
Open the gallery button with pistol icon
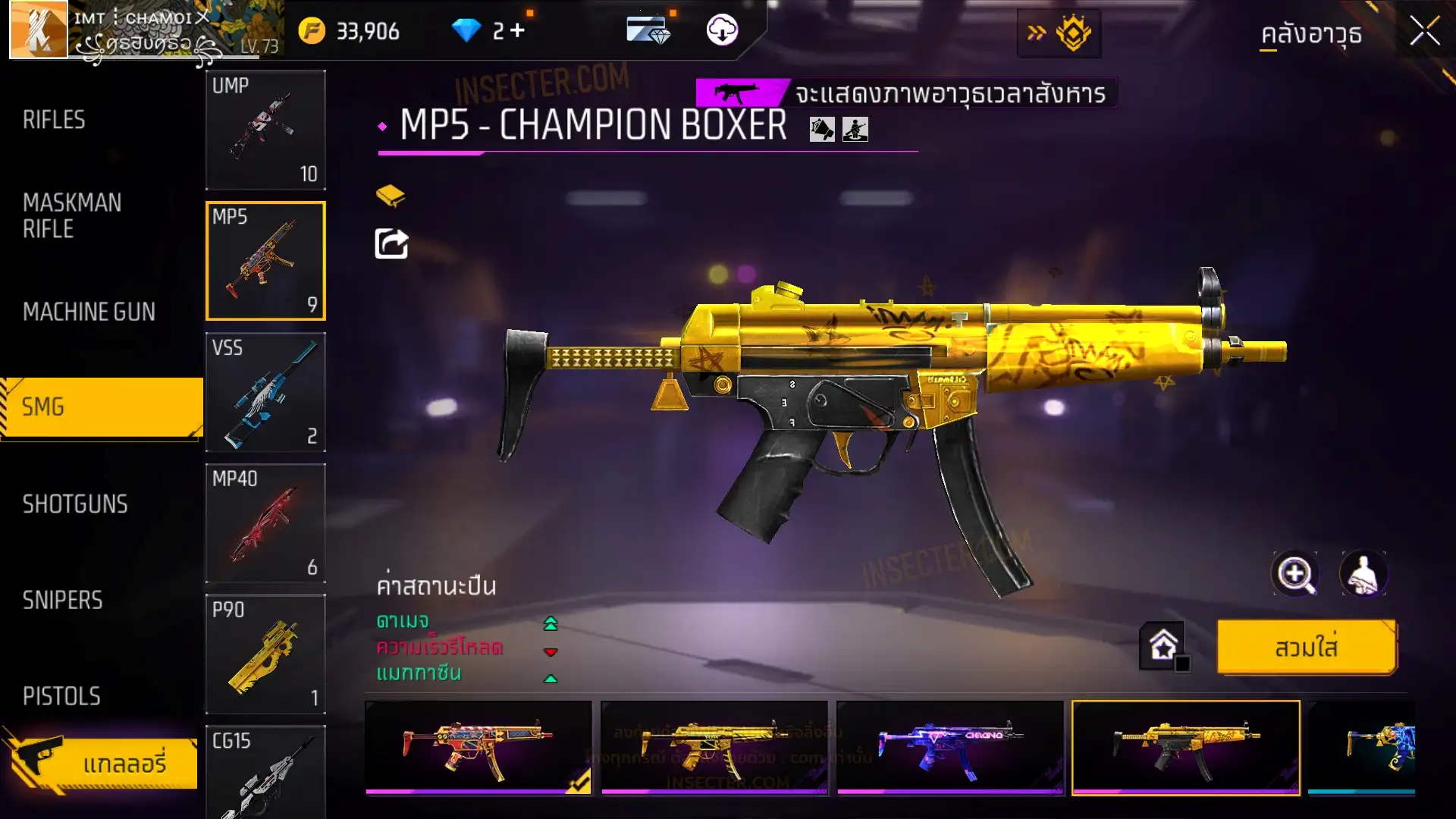click(x=102, y=762)
